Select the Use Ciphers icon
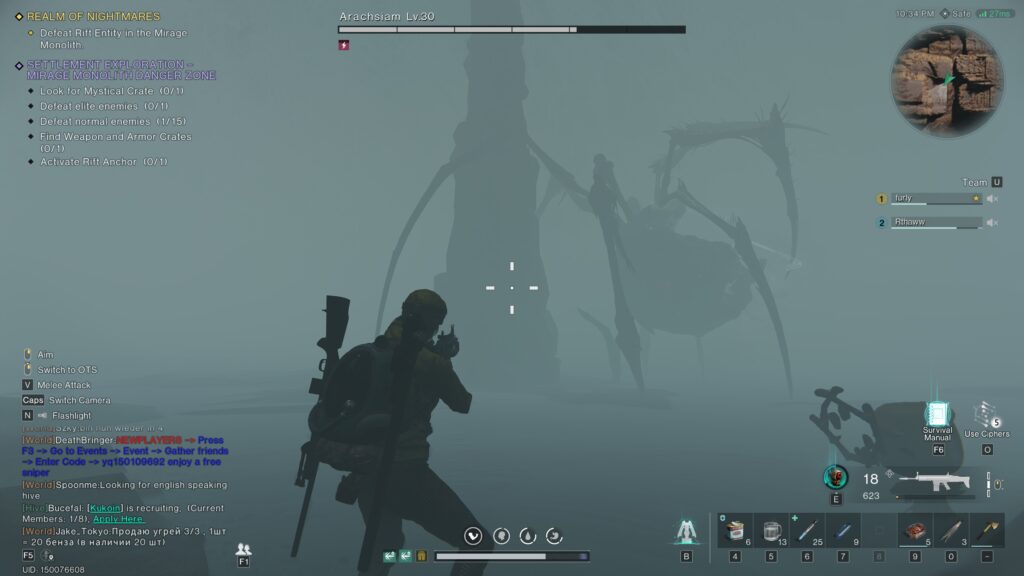The image size is (1024, 576). click(x=987, y=415)
